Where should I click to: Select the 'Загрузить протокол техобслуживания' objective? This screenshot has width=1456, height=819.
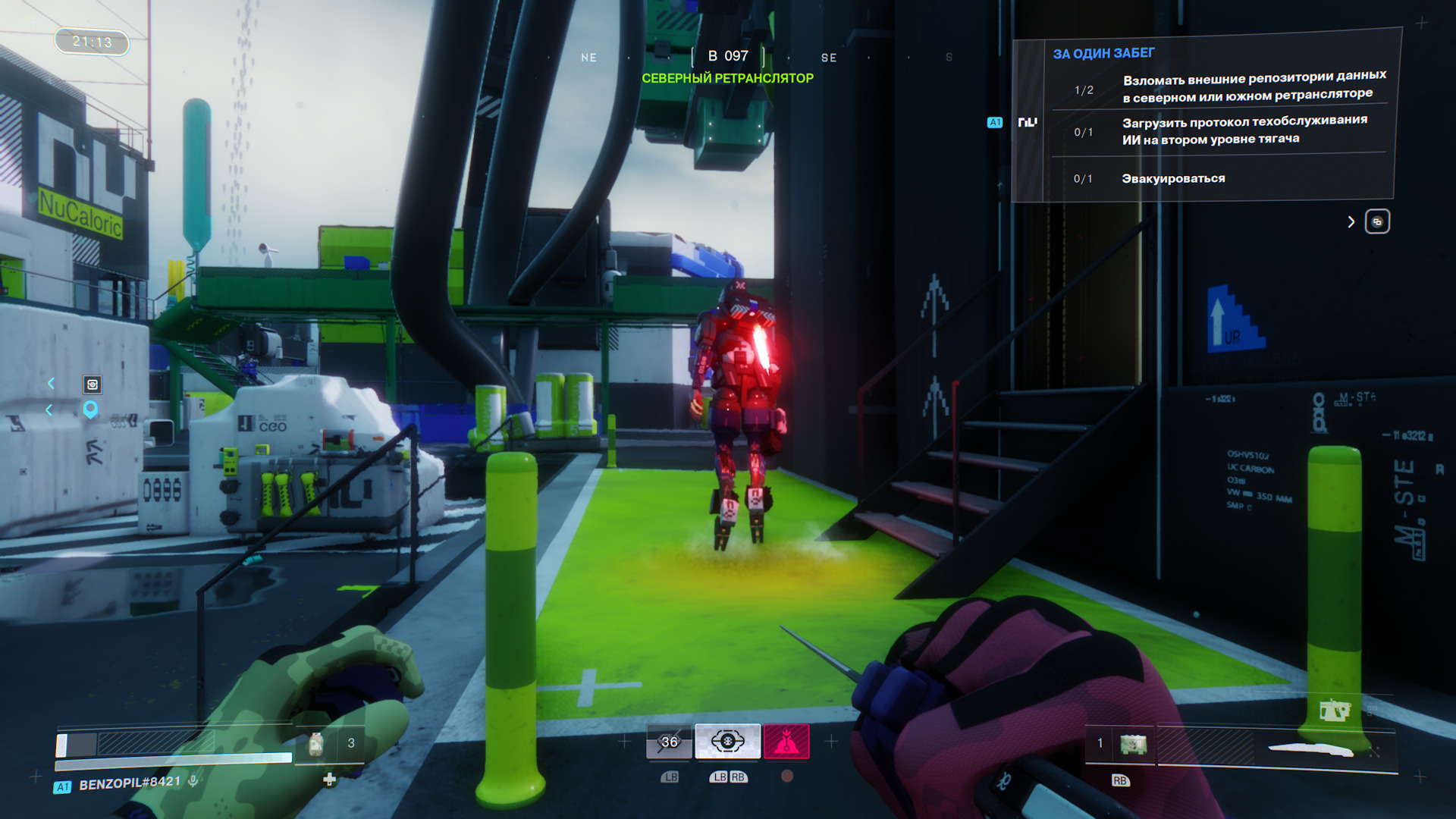tap(1244, 130)
